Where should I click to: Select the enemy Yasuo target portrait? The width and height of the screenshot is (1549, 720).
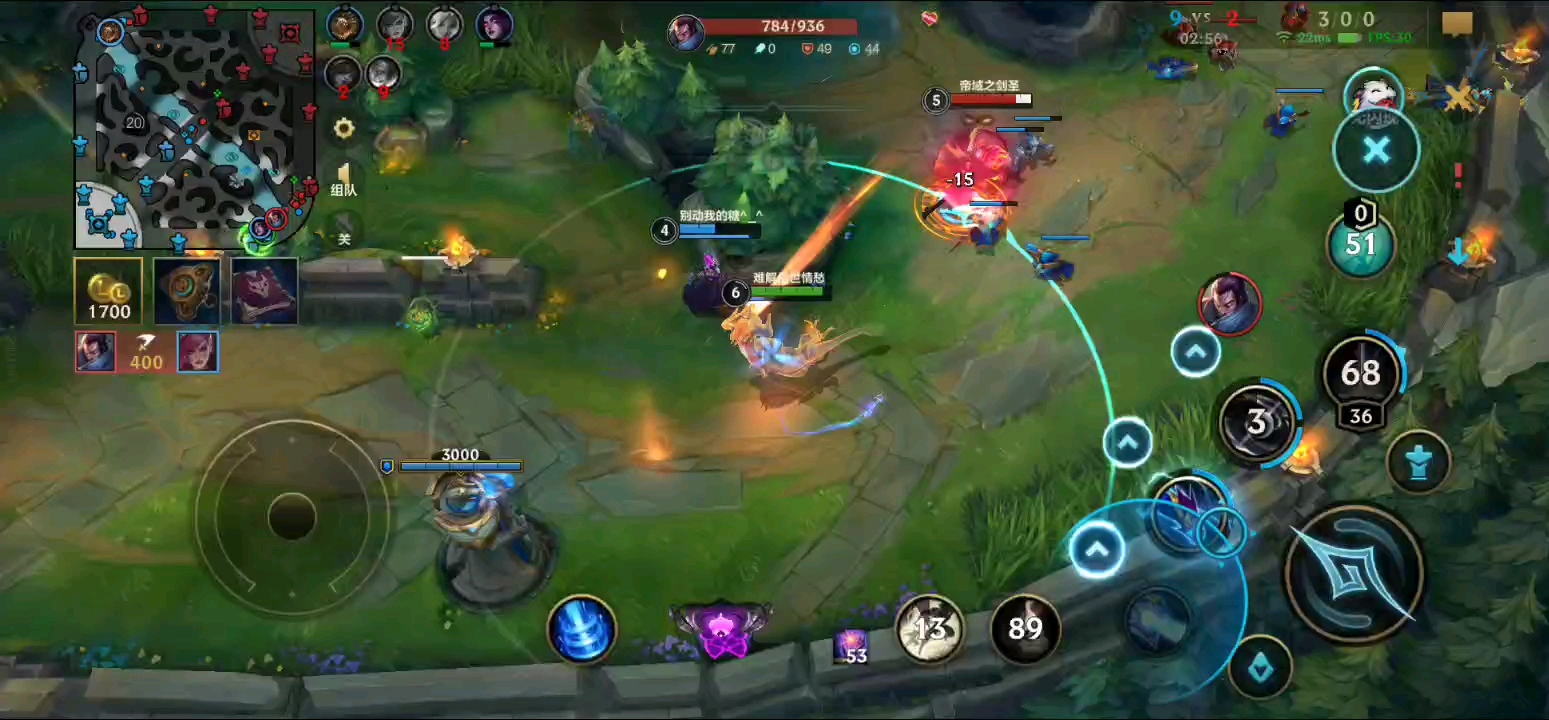pos(1229,304)
